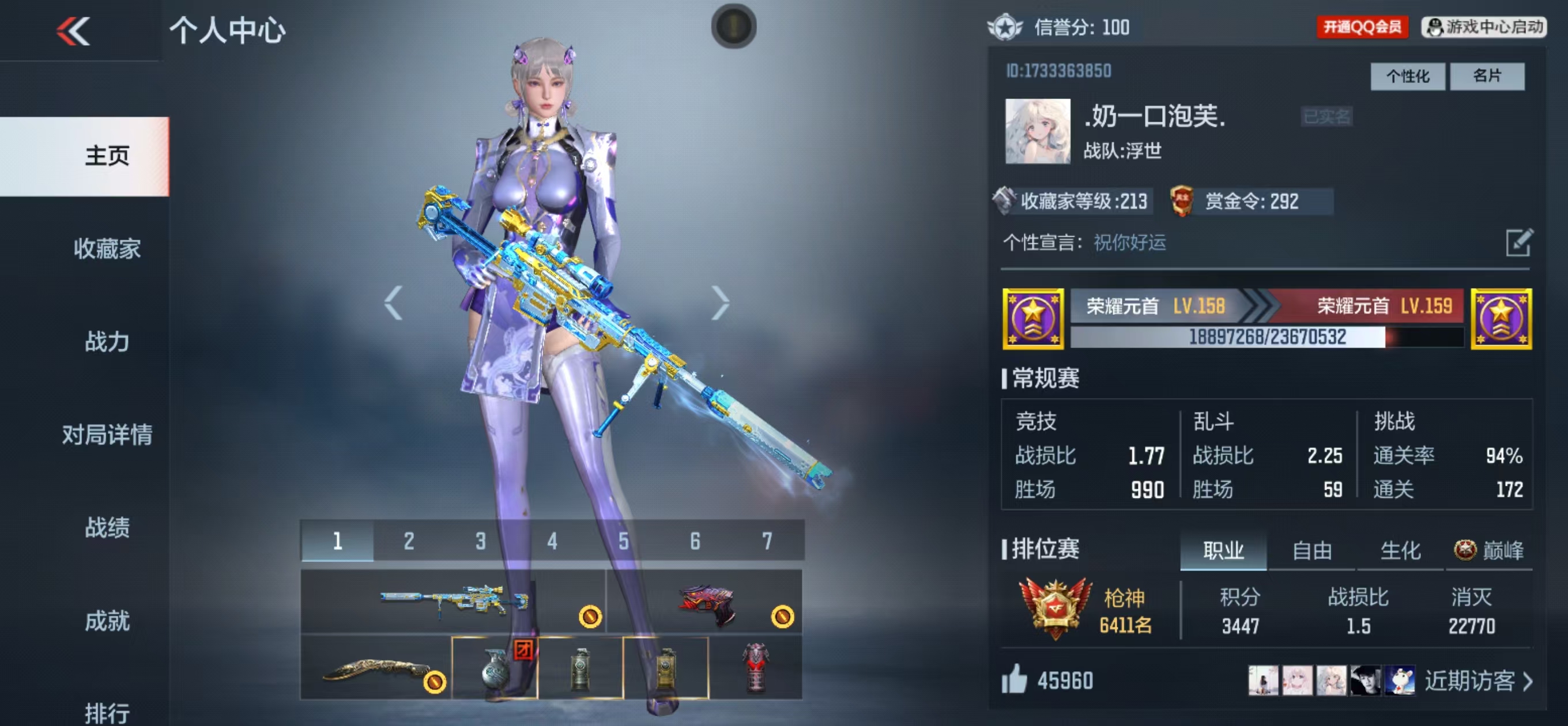The image size is (1568, 726).
Task: Click the 开通QQ会员 button
Action: [1362, 28]
